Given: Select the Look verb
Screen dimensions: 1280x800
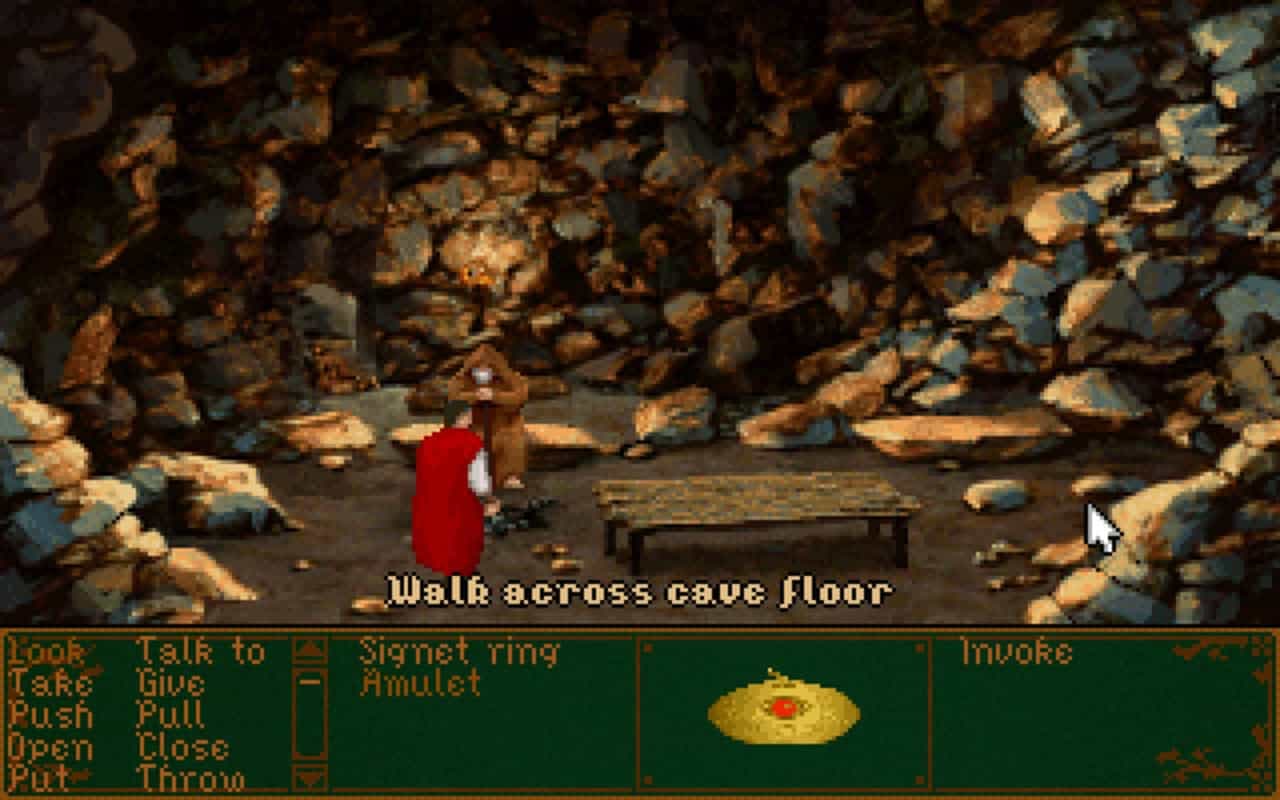Looking at the screenshot, I should pyautogui.click(x=45, y=651).
